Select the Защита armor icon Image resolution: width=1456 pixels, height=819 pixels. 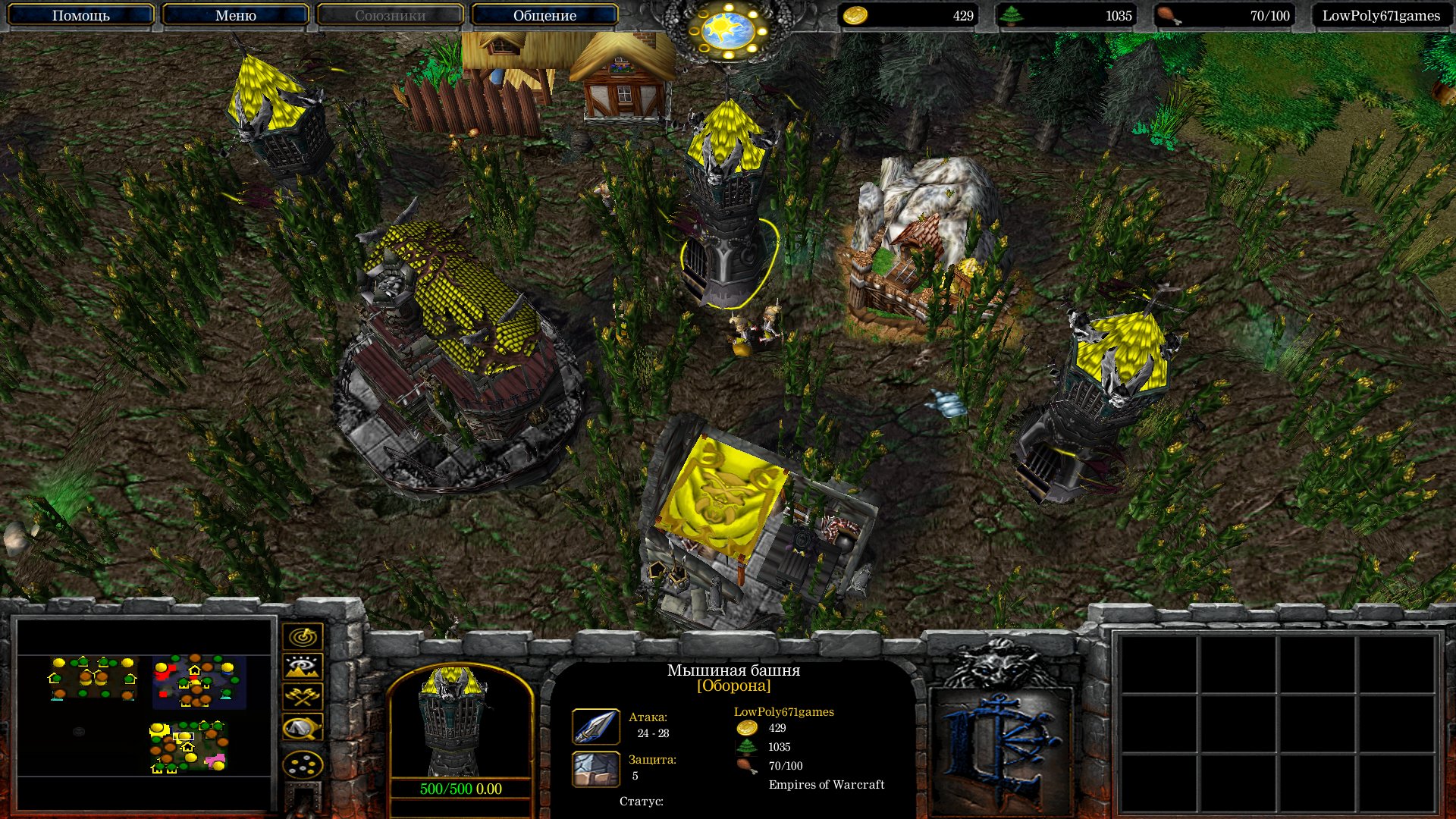pos(595,768)
